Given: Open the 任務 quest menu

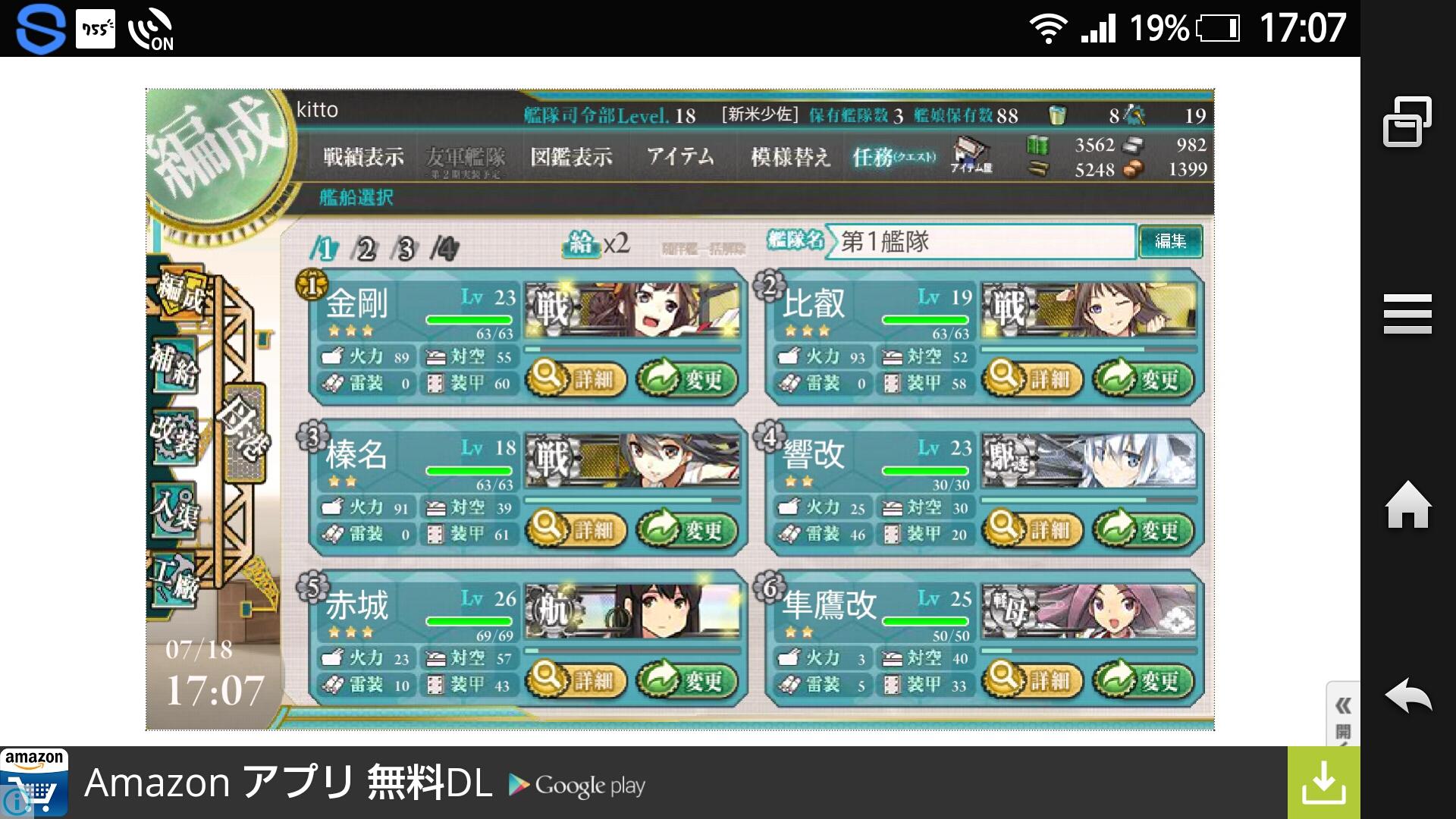Looking at the screenshot, I should [x=891, y=159].
